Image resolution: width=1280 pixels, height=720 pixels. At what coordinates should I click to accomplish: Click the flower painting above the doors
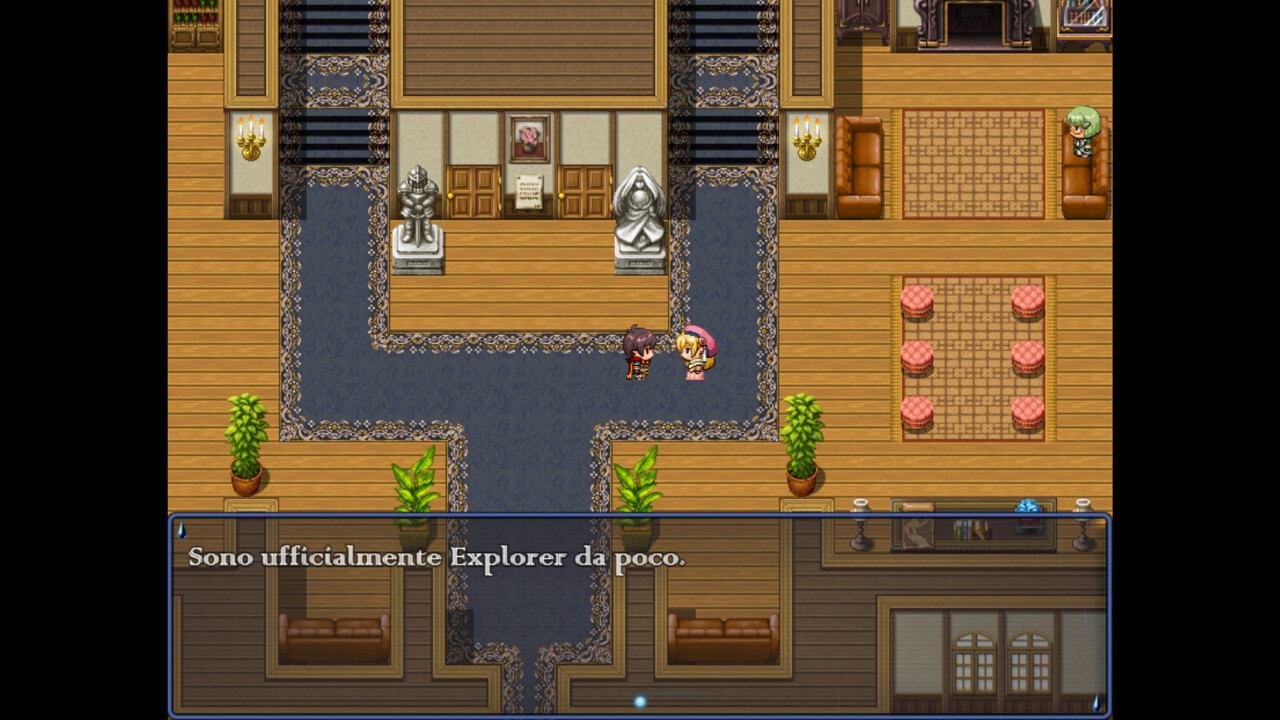(528, 133)
